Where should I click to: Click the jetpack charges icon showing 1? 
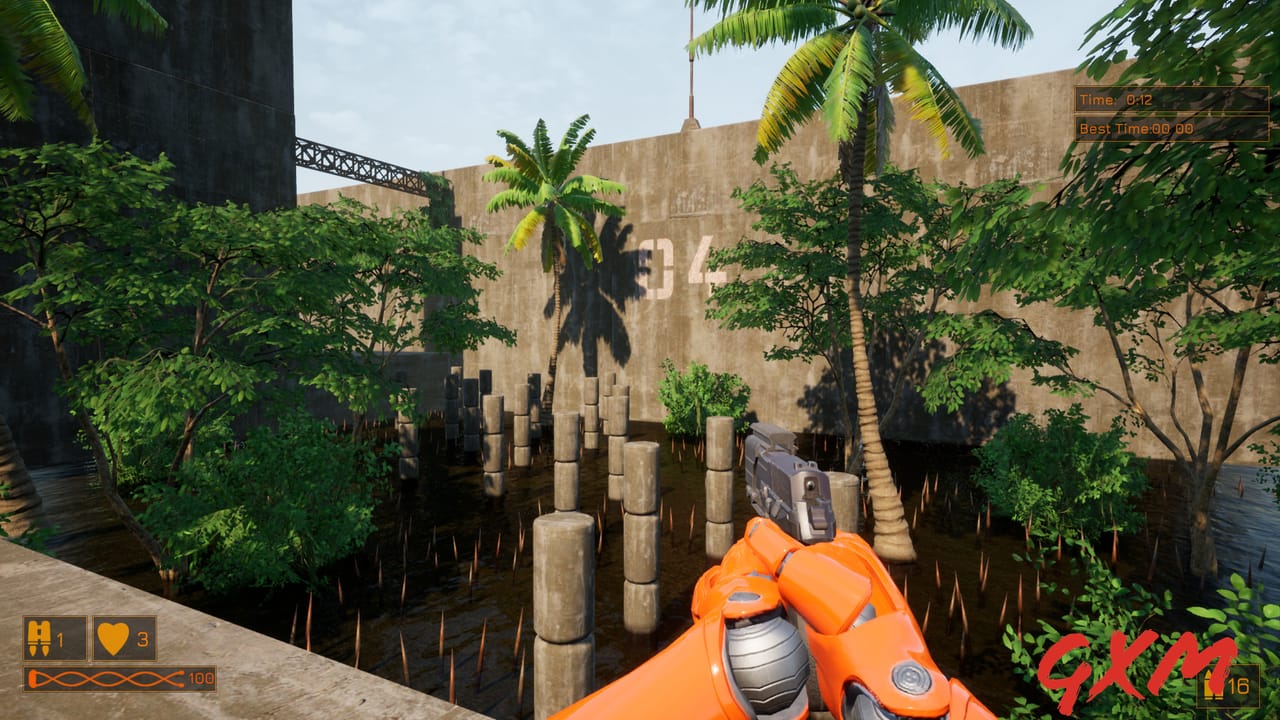tap(41, 639)
